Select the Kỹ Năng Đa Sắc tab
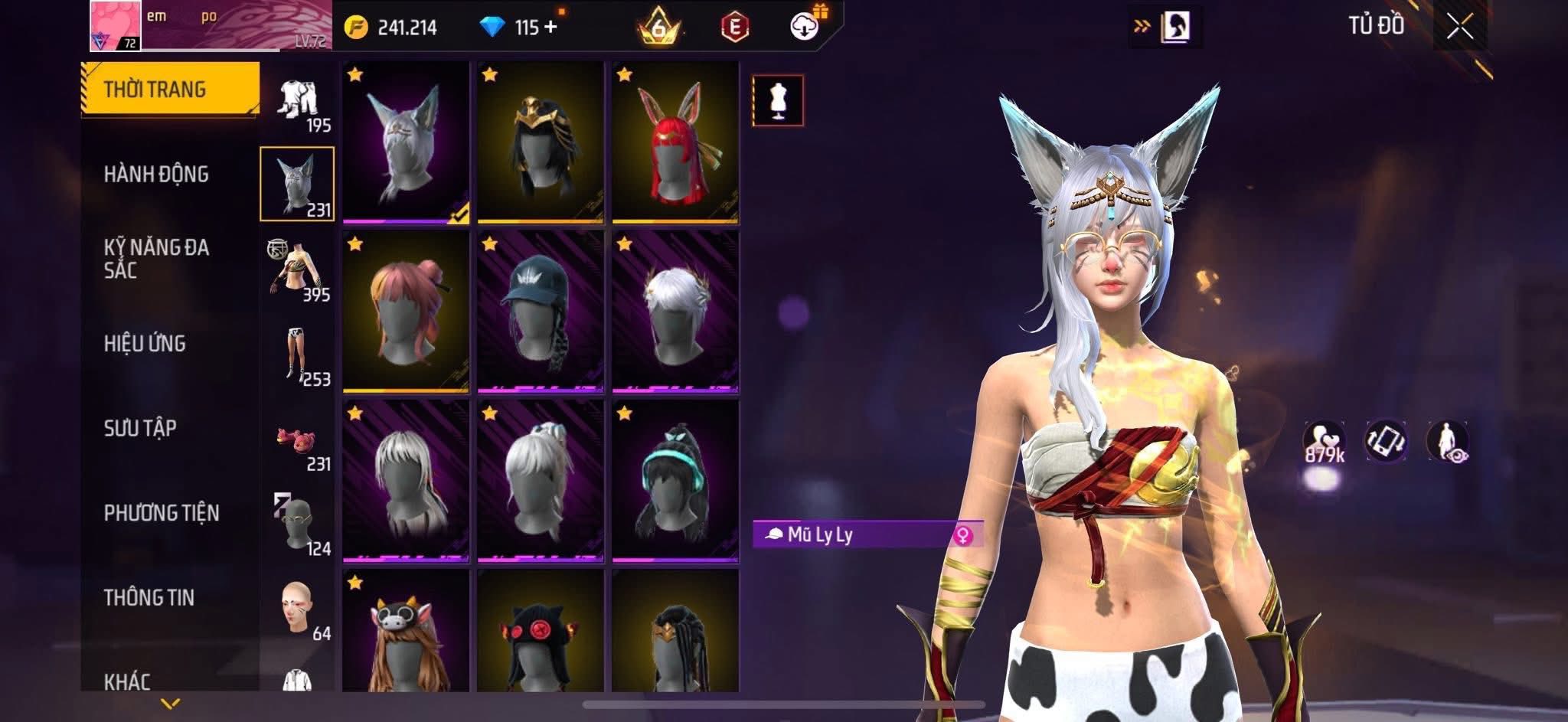This screenshot has height=722, width=1568. (156, 259)
